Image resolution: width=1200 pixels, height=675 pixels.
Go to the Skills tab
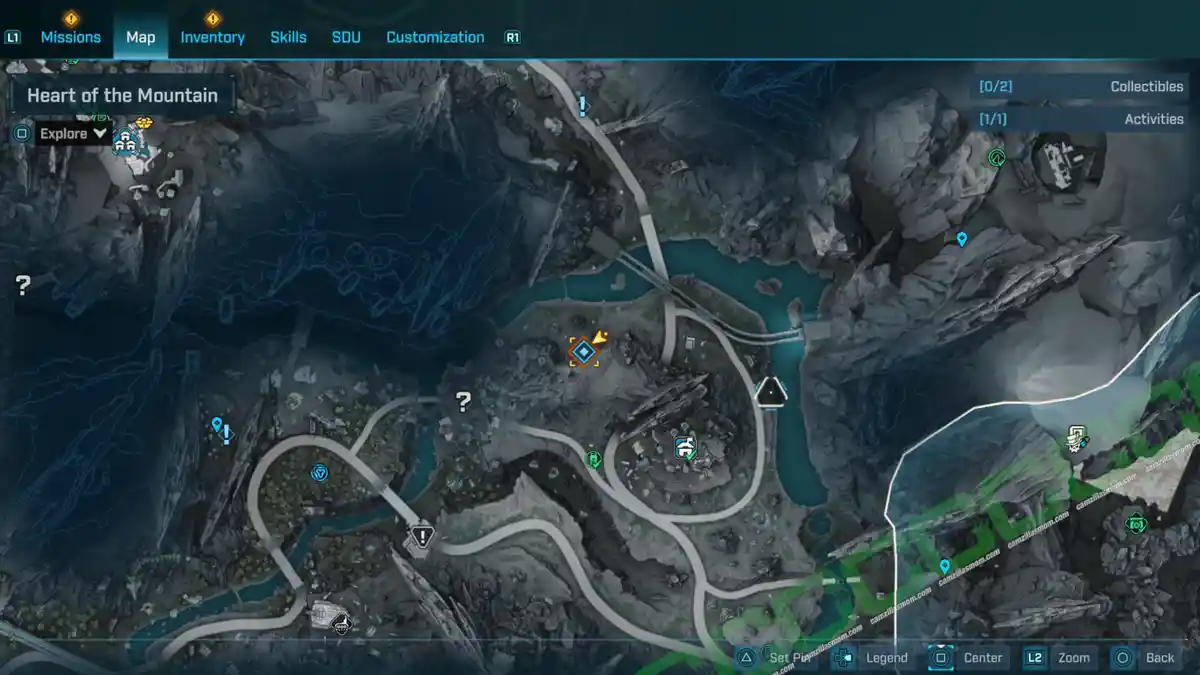[288, 37]
